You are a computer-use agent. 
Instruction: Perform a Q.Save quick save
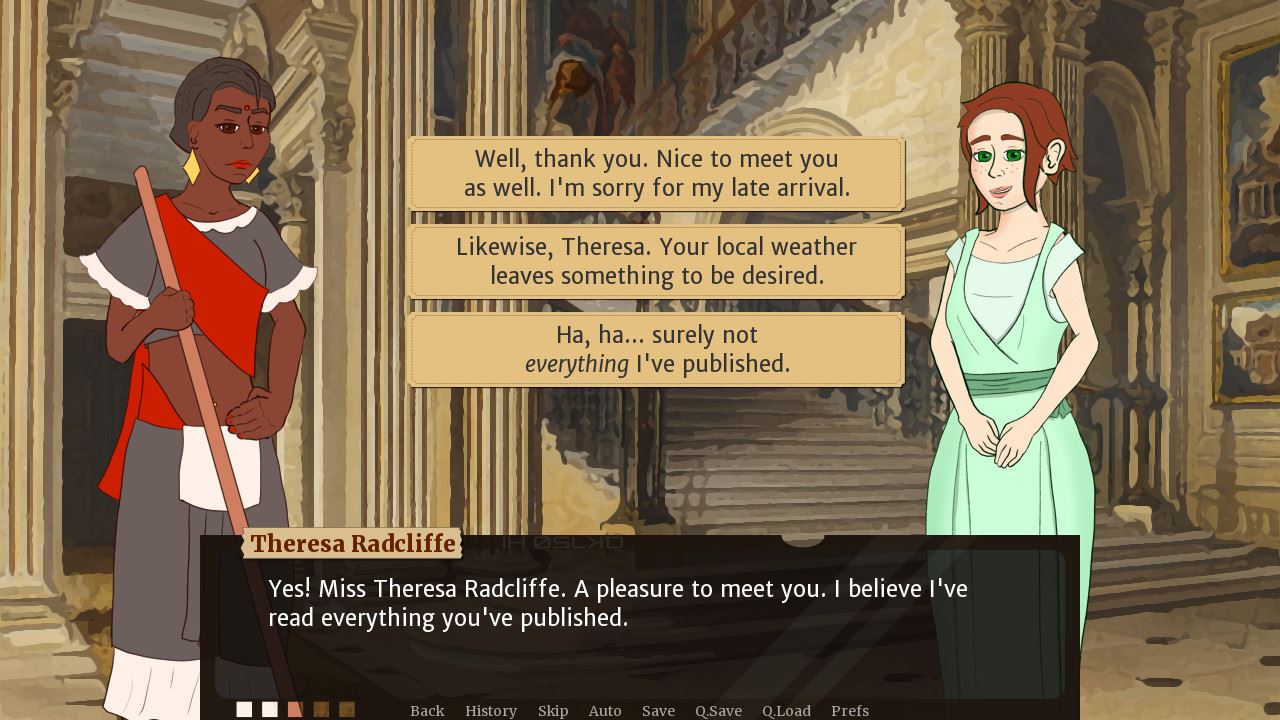tap(719, 710)
